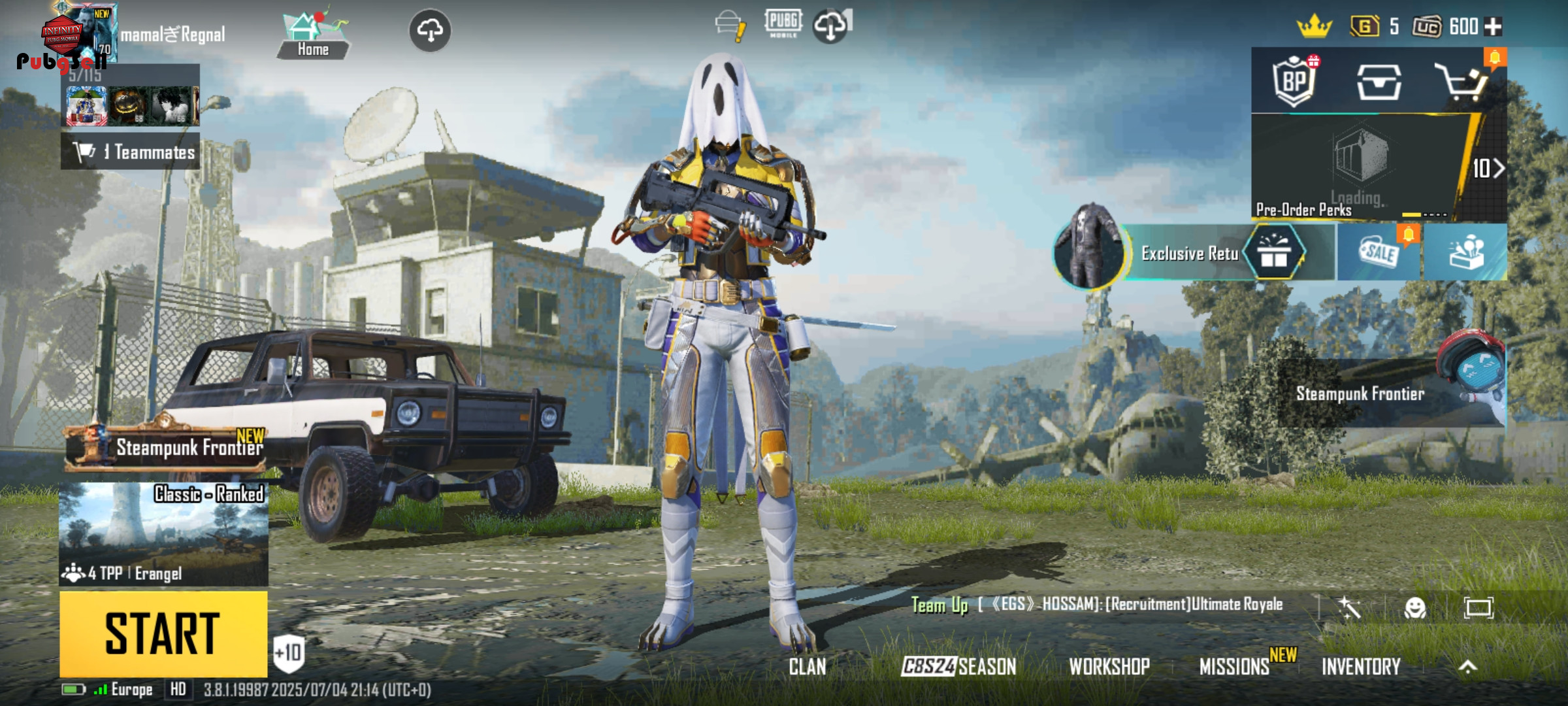1568x706 pixels.
Task: Tap the yellow START button
Action: 163,633
